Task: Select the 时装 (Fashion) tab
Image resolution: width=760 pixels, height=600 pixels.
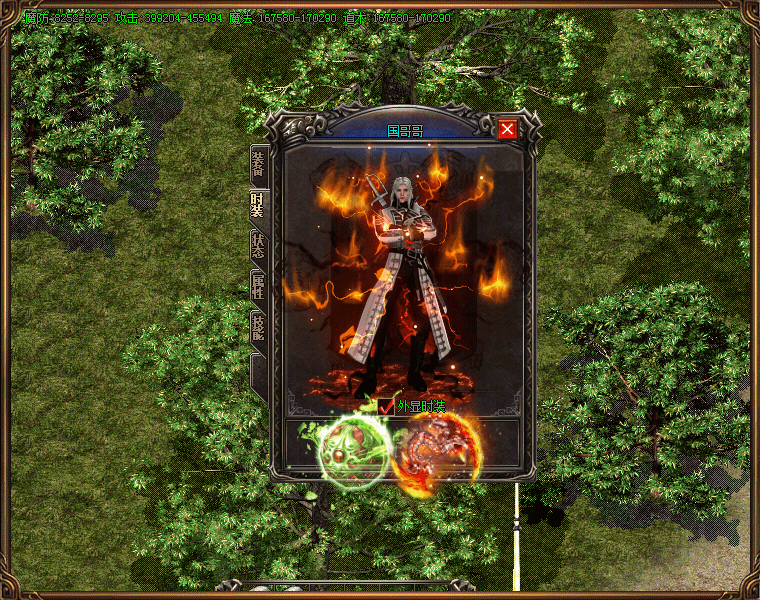Action: 258,205
